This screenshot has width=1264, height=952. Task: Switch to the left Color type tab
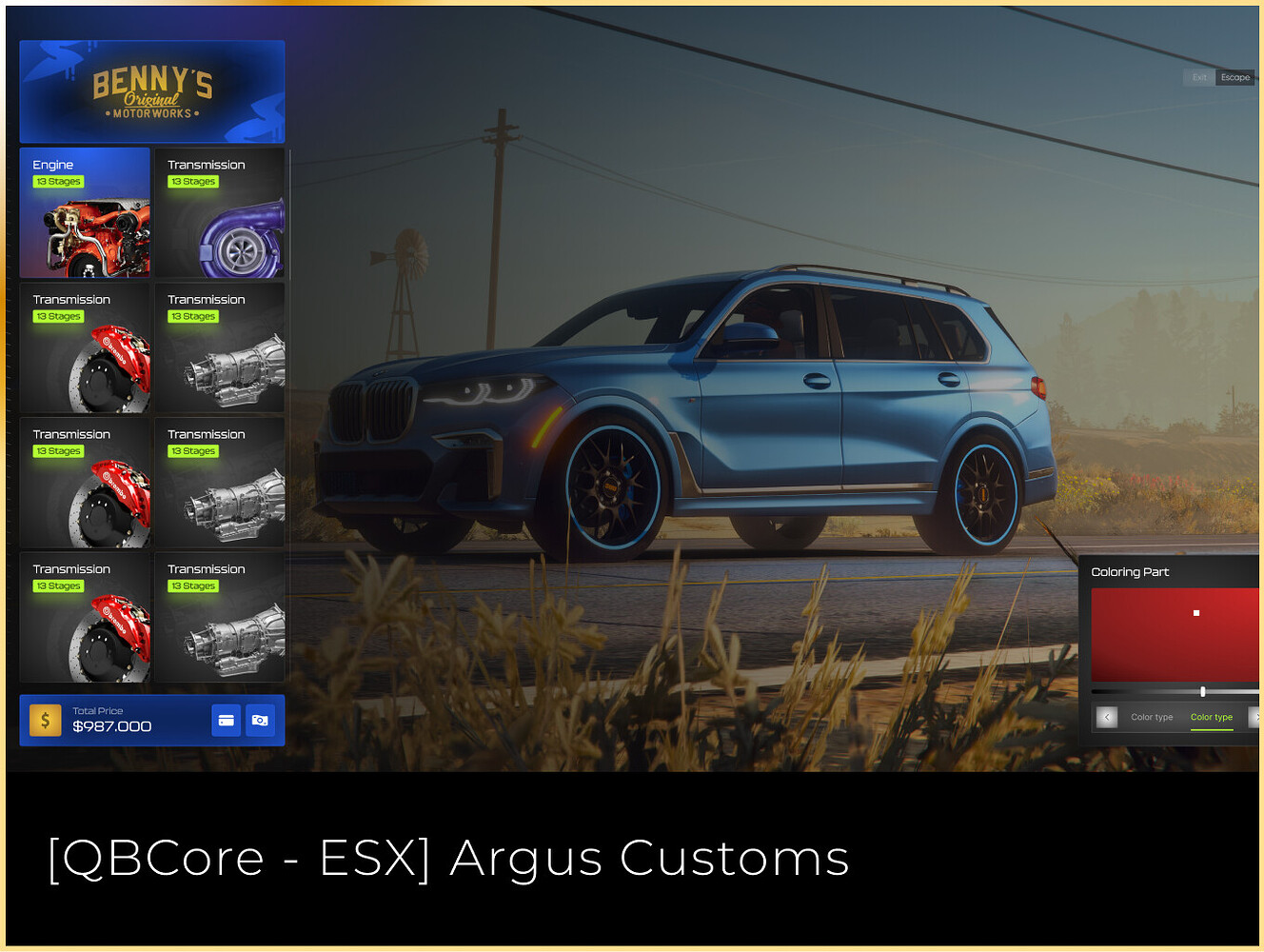(x=1152, y=717)
